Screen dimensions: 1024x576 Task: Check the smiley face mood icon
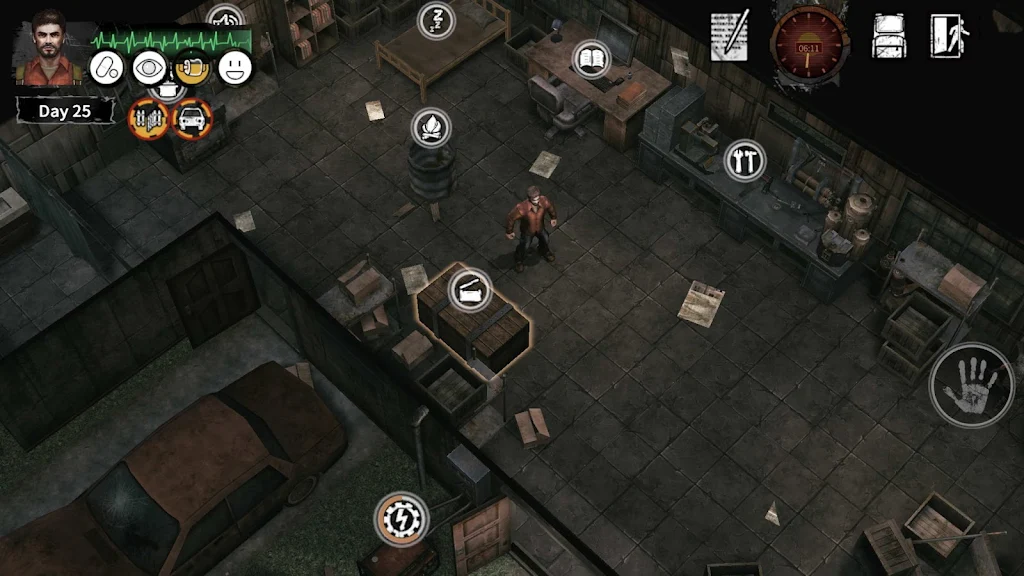(x=235, y=68)
